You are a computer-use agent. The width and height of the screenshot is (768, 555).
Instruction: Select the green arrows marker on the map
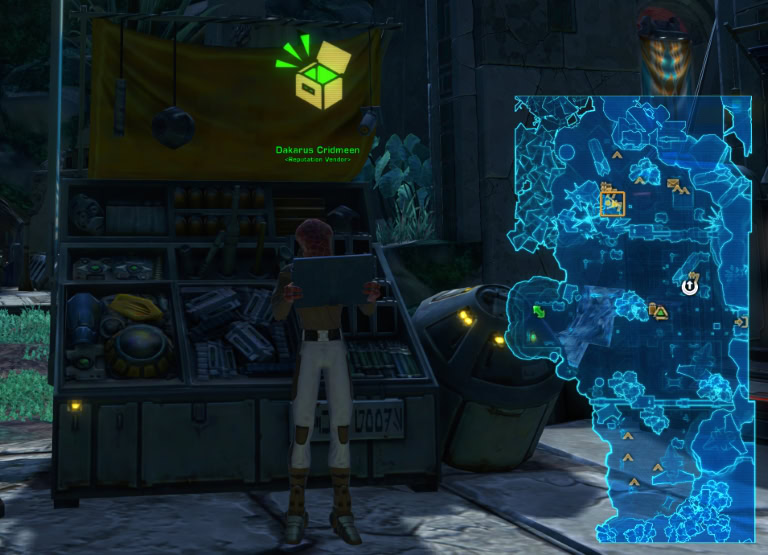tap(540, 312)
